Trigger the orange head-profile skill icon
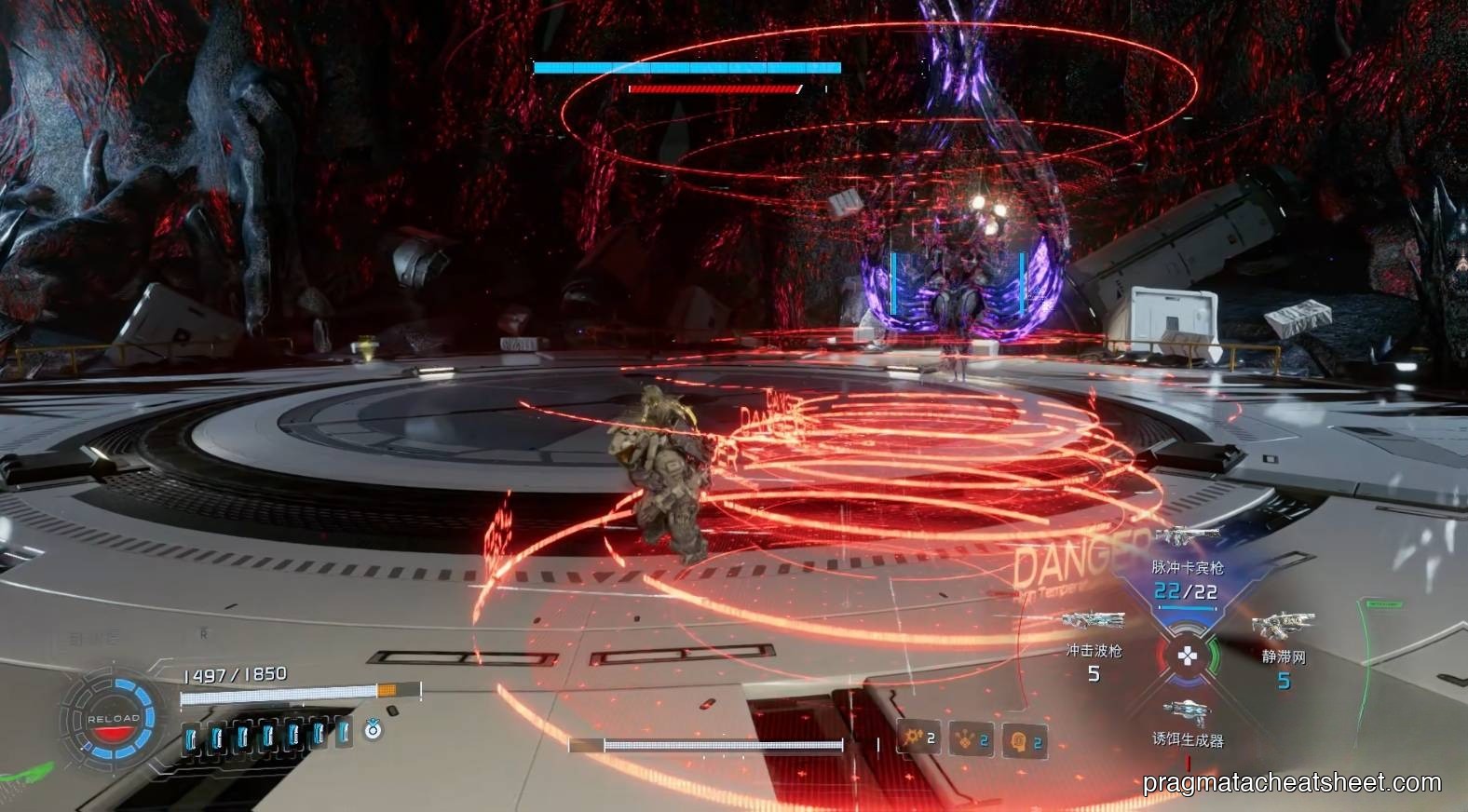1468x812 pixels. (1024, 741)
